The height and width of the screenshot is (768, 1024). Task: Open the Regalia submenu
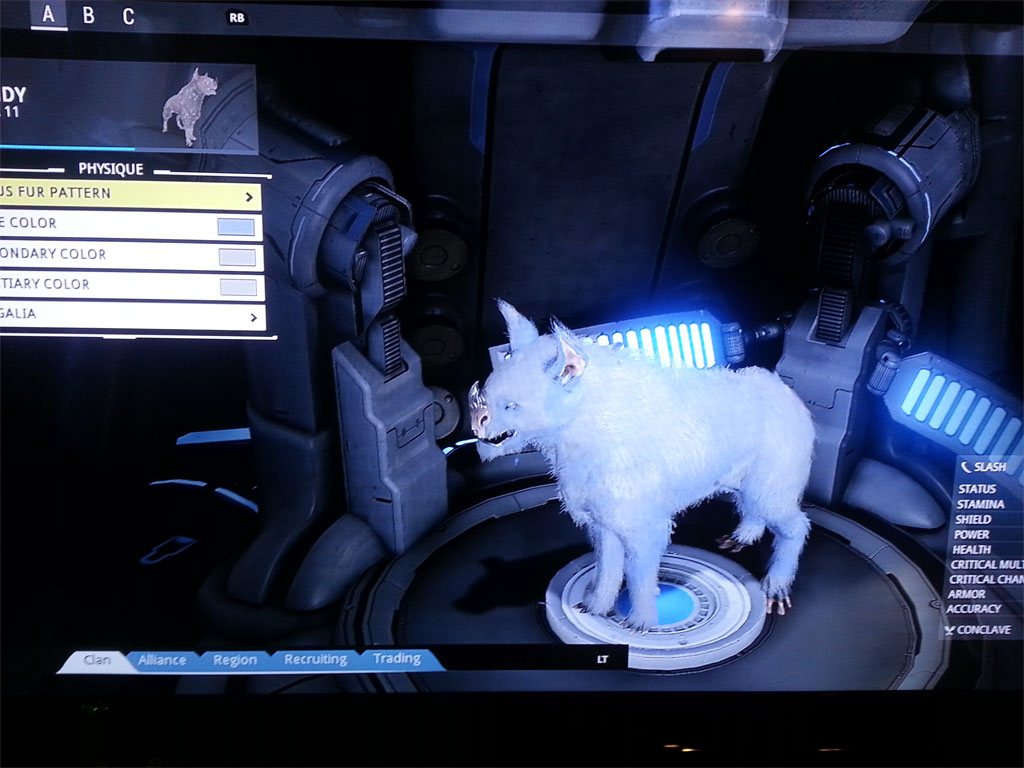132,316
